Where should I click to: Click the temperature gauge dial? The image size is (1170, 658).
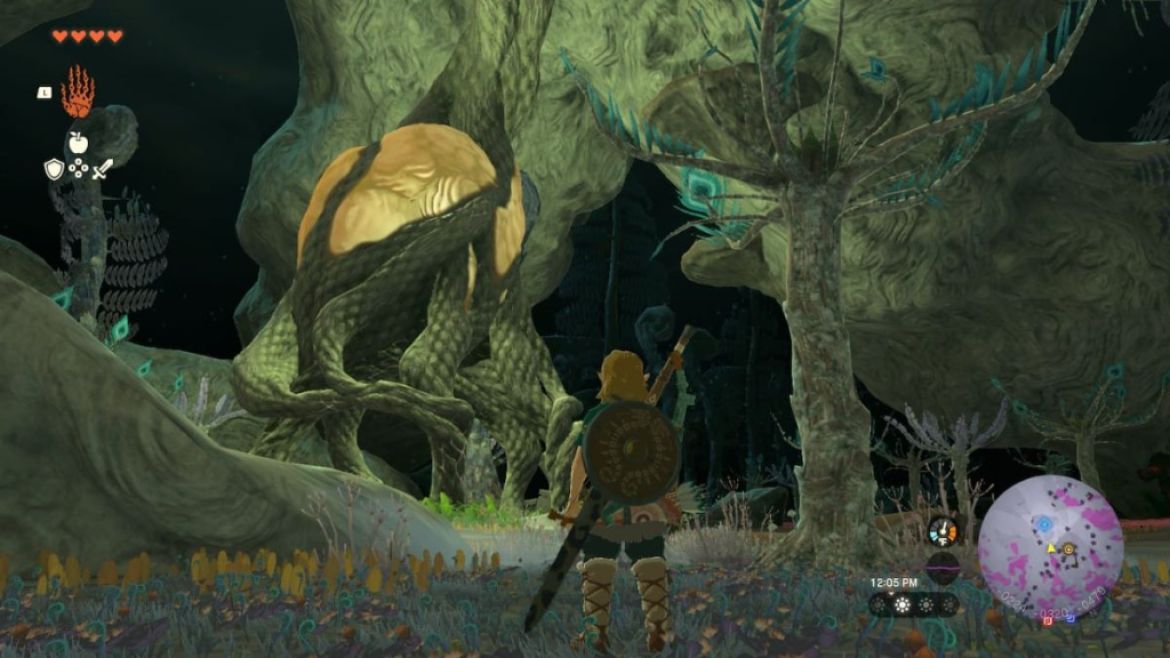pos(942,530)
